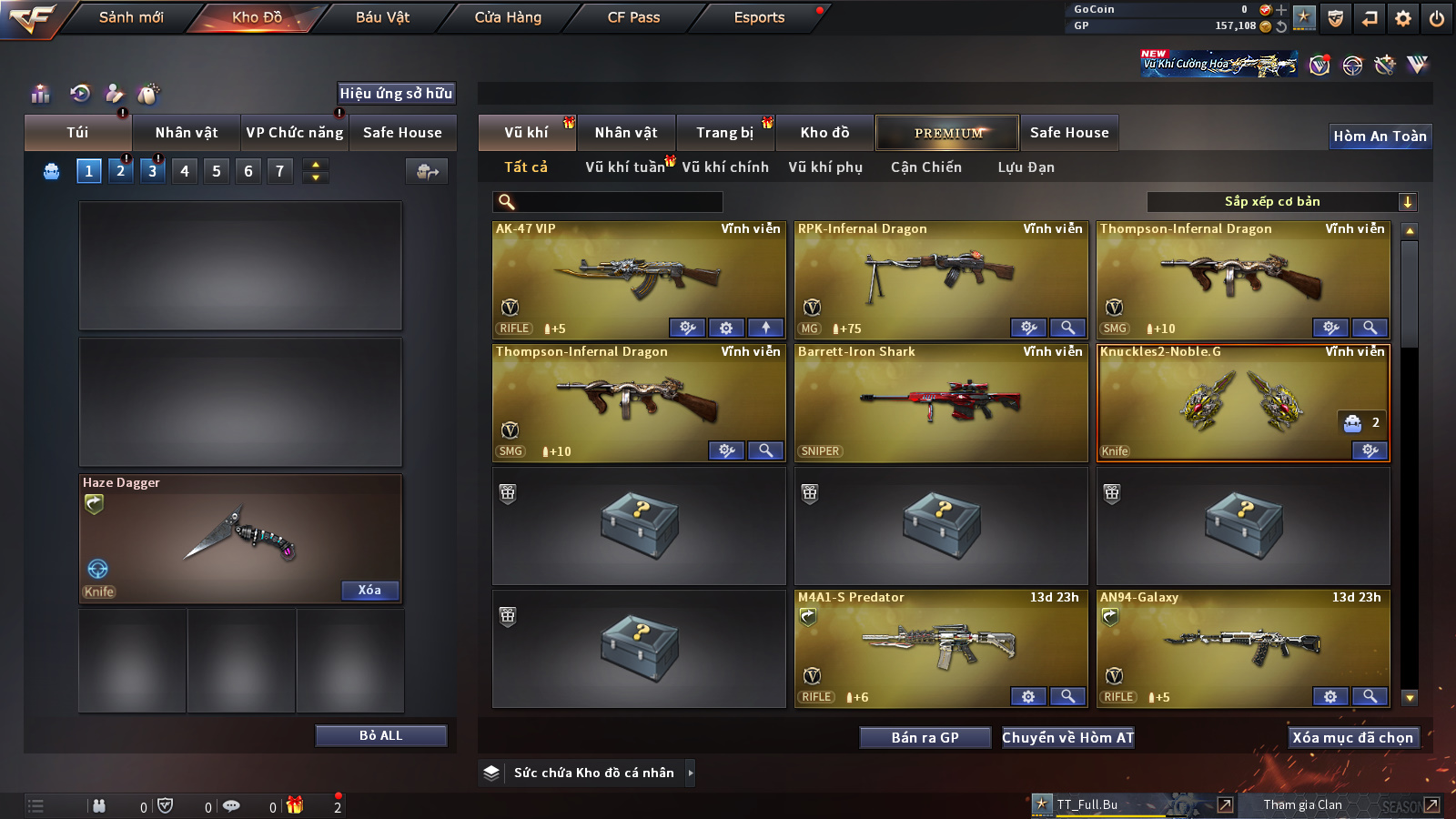Remove Haze Dagger with Xóa button
The height and width of the screenshot is (819, 1456).
pos(369,591)
